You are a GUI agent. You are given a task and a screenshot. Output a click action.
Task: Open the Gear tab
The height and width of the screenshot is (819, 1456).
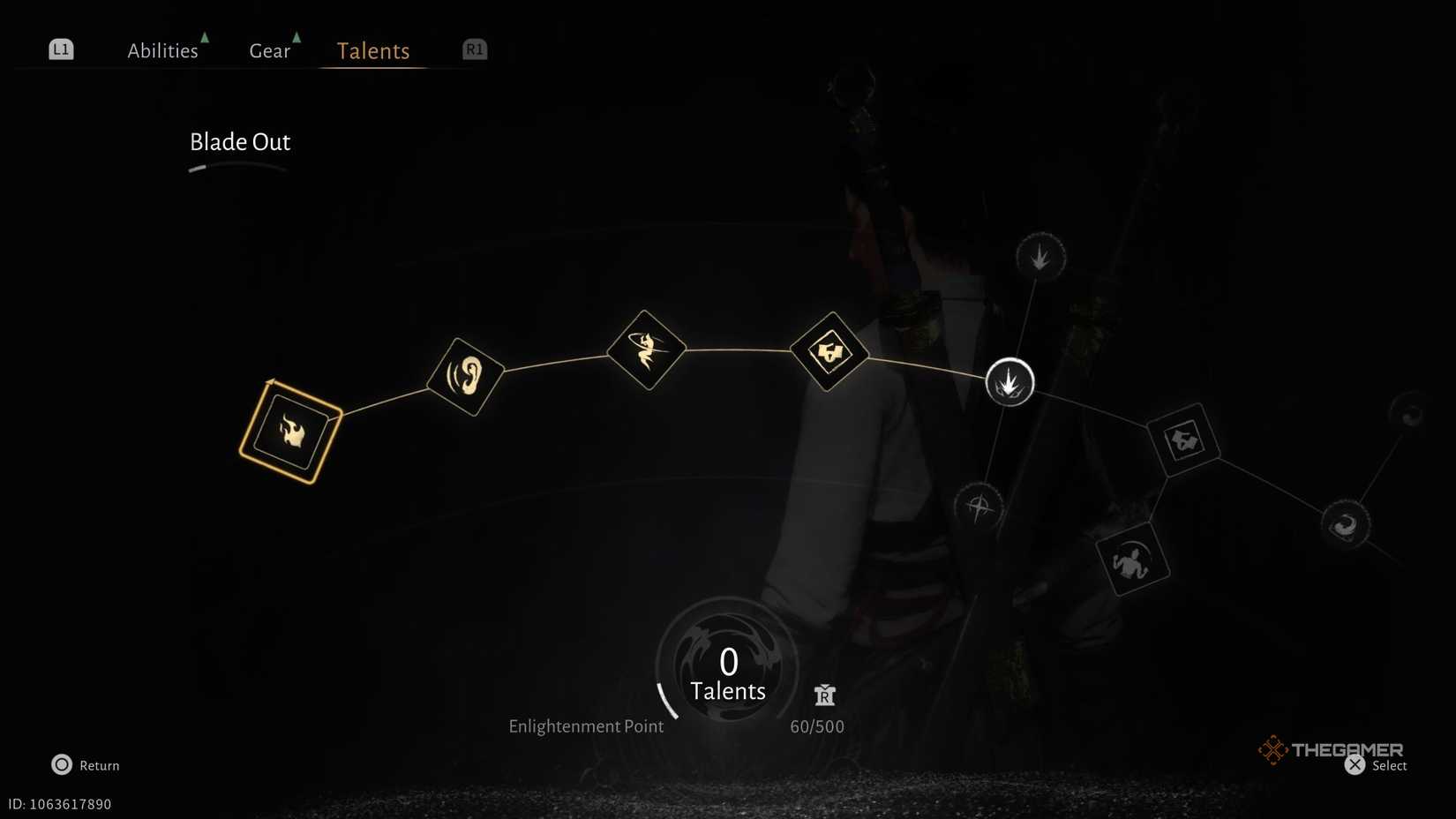point(269,50)
